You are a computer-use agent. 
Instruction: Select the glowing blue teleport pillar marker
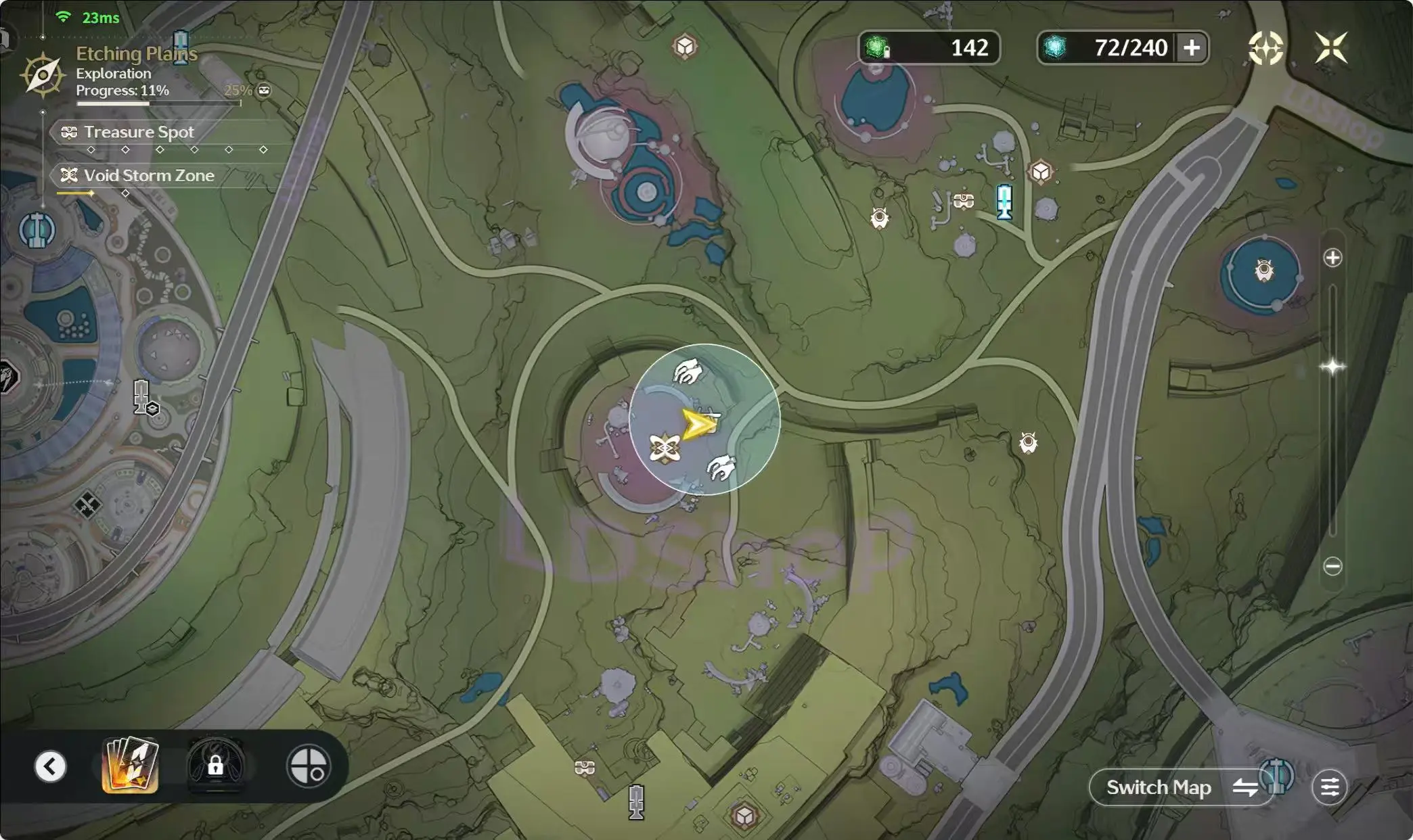coord(1004,202)
